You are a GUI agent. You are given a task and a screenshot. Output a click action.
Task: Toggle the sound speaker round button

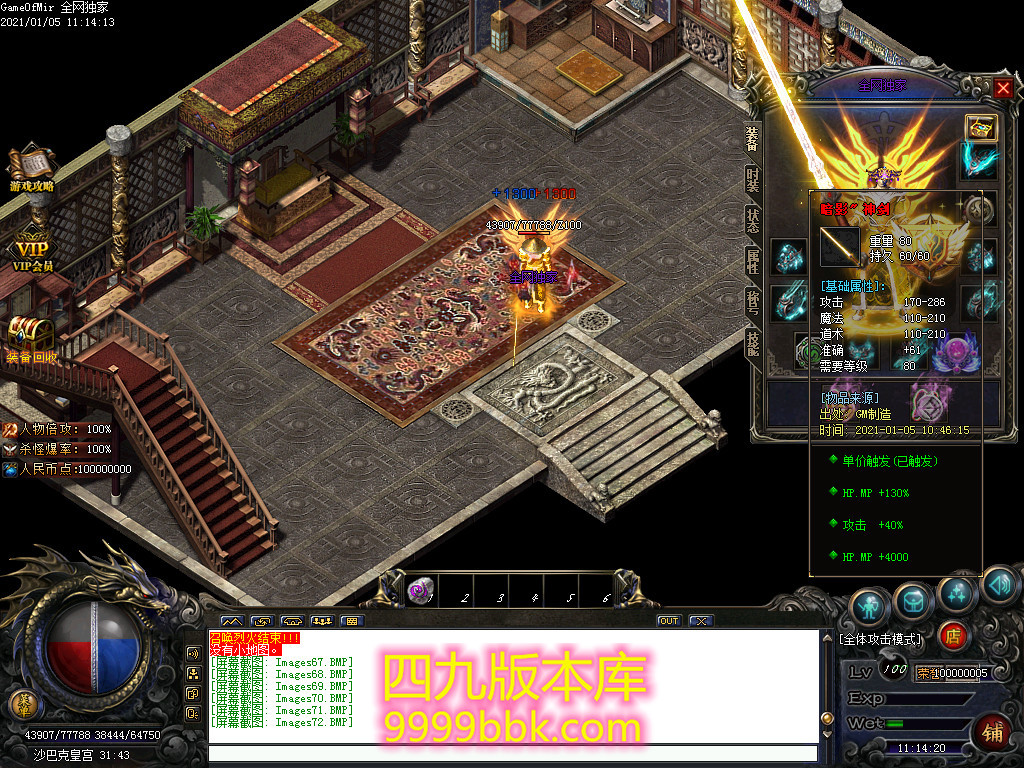click(x=999, y=585)
